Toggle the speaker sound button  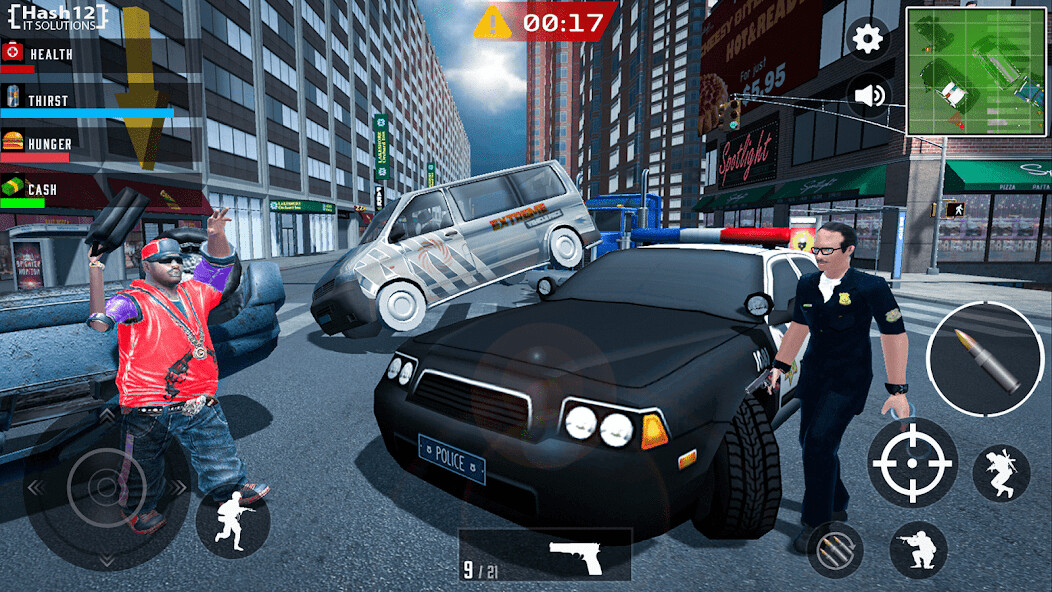click(x=868, y=96)
